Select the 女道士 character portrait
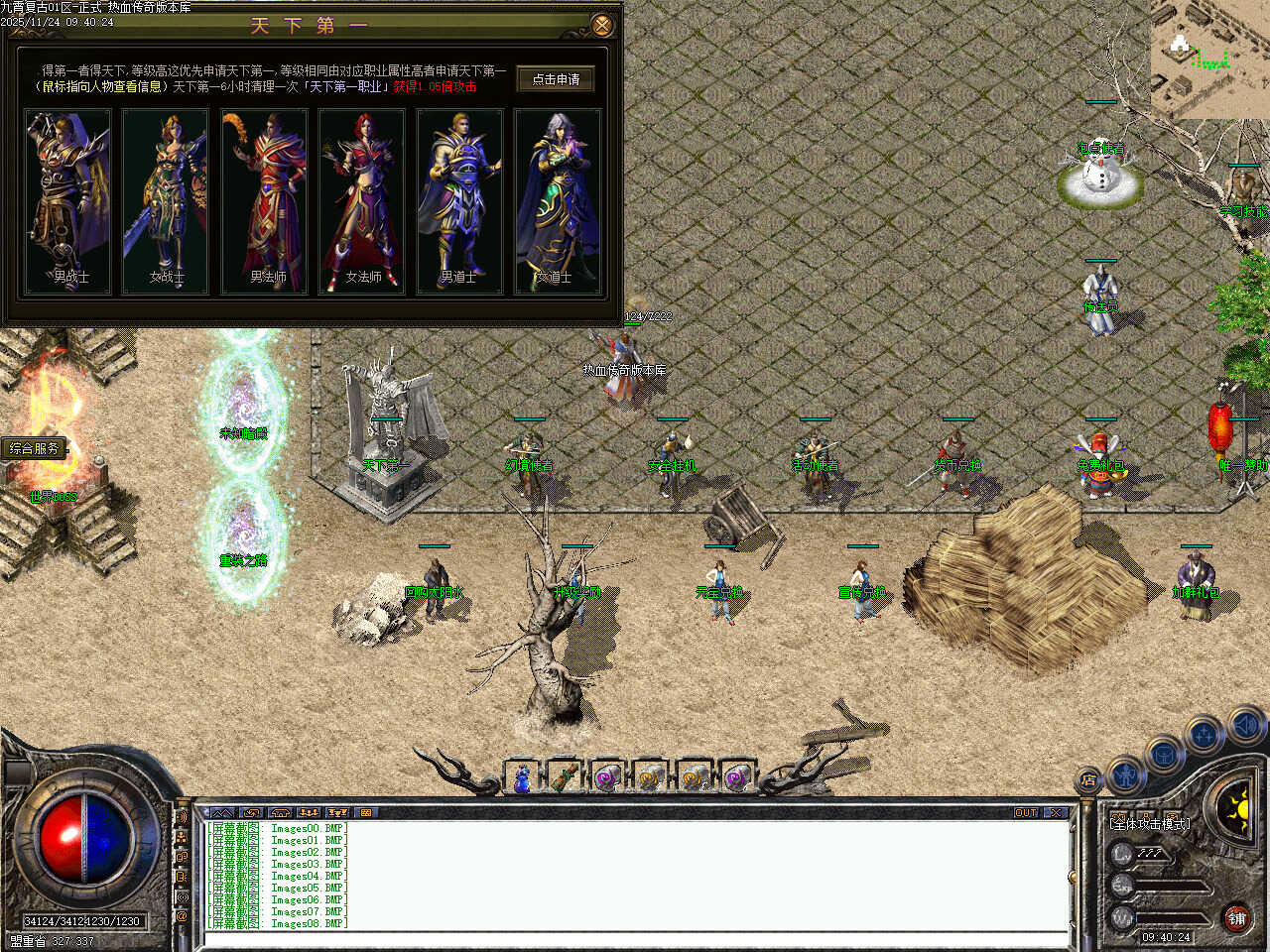This screenshot has width=1270, height=952. pyautogui.click(x=558, y=201)
